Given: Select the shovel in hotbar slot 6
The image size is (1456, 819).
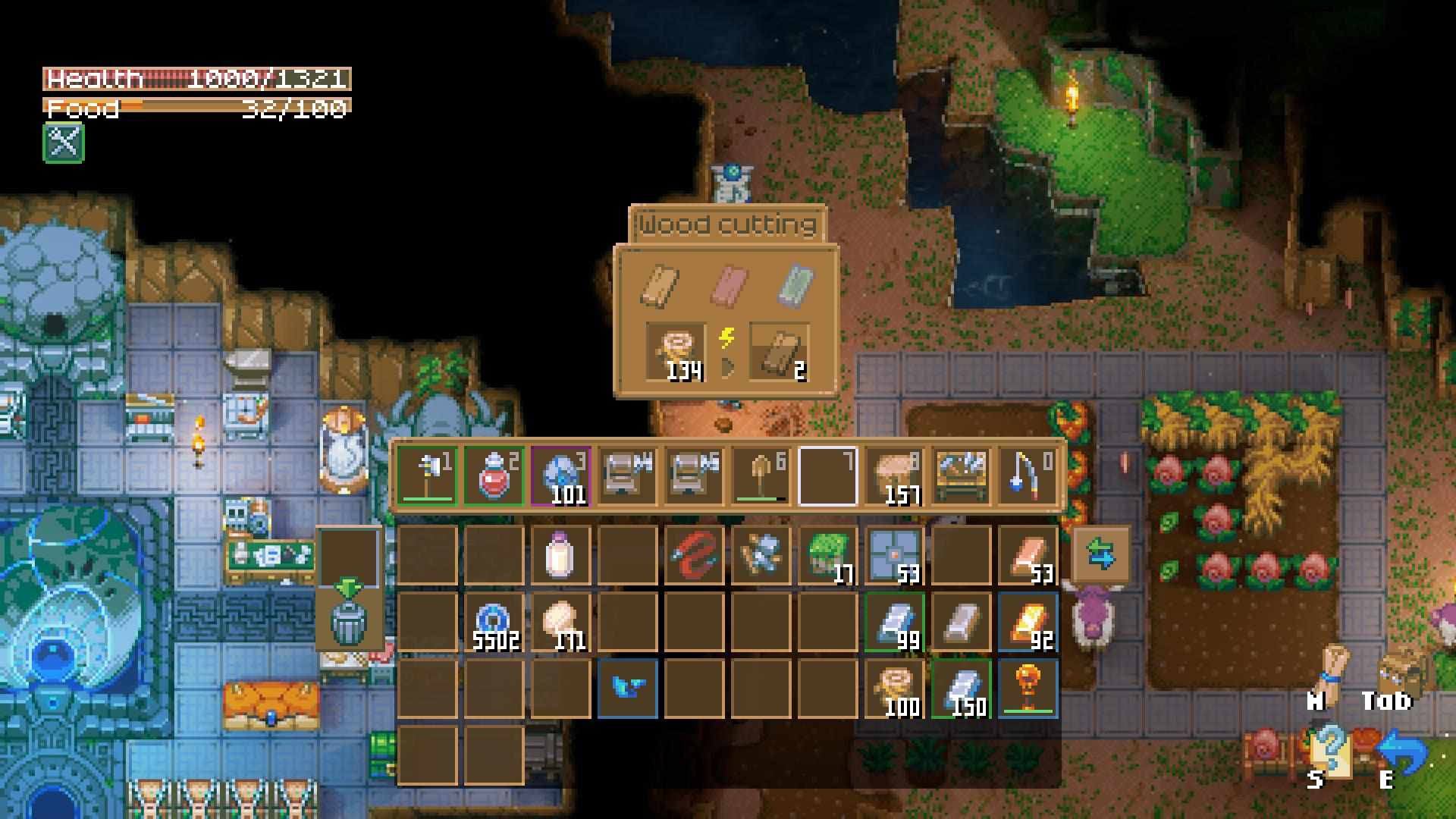Looking at the screenshot, I should pyautogui.click(x=761, y=475).
